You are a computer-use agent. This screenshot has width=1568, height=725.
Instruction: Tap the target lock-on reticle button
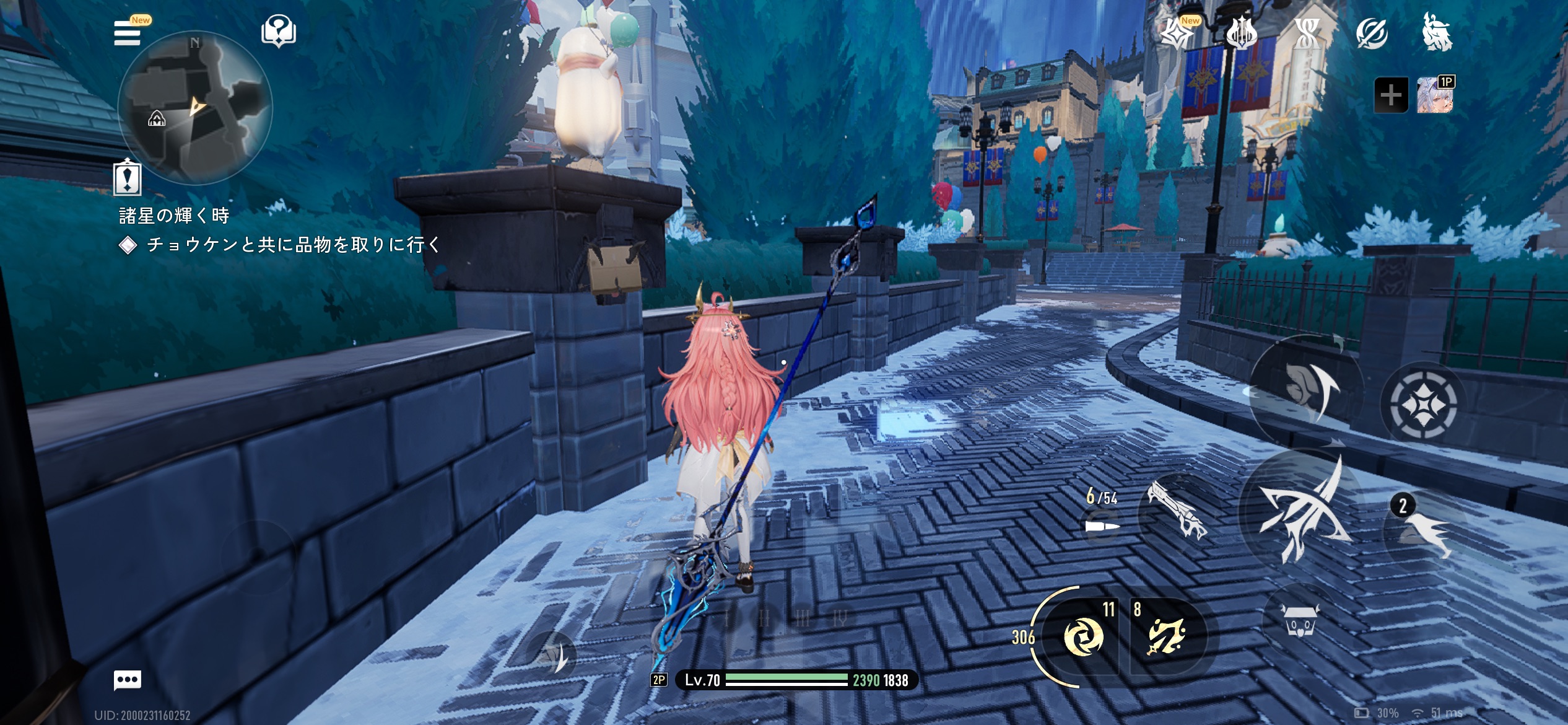1422,404
